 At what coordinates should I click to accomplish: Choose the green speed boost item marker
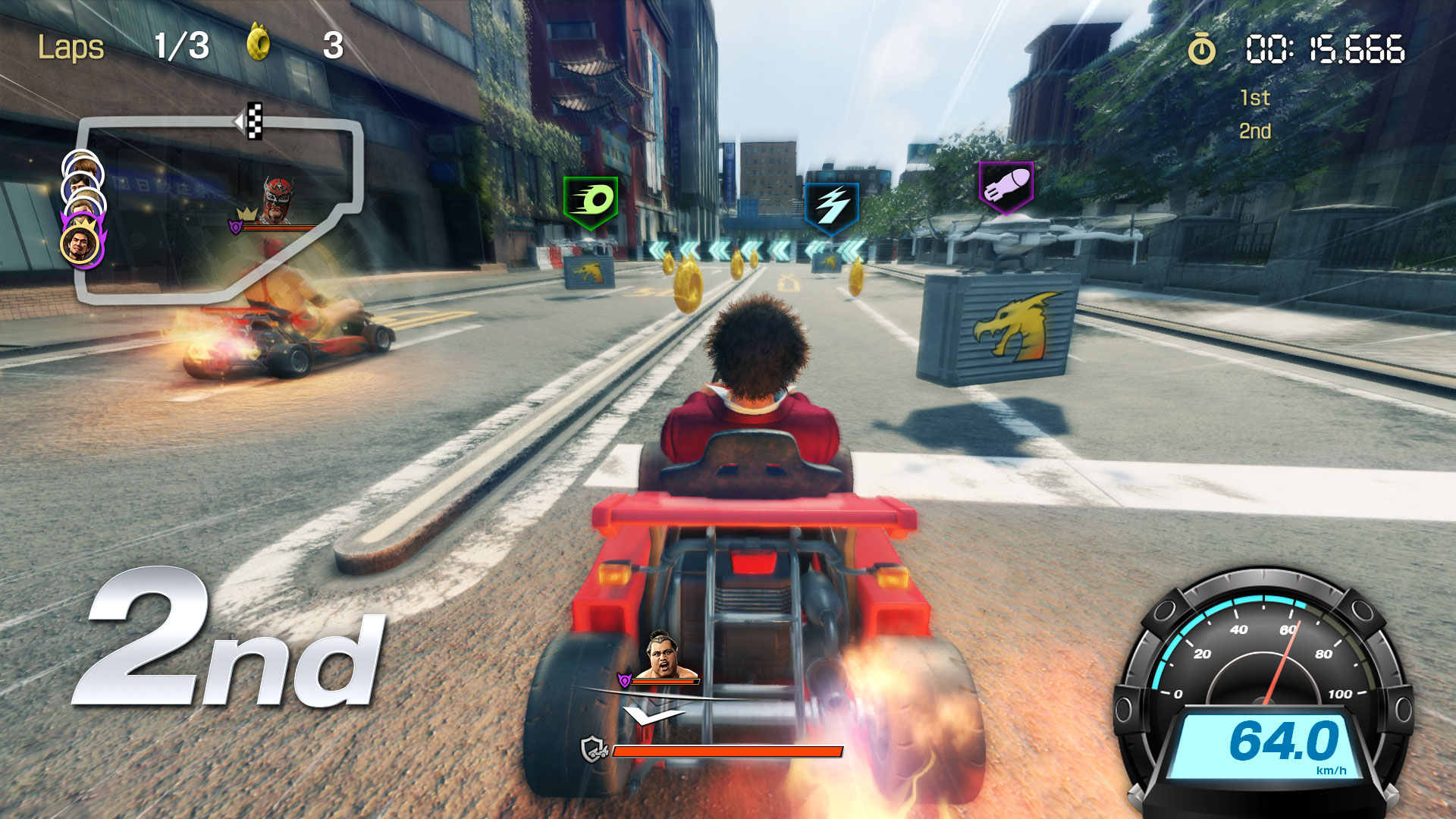[591, 202]
